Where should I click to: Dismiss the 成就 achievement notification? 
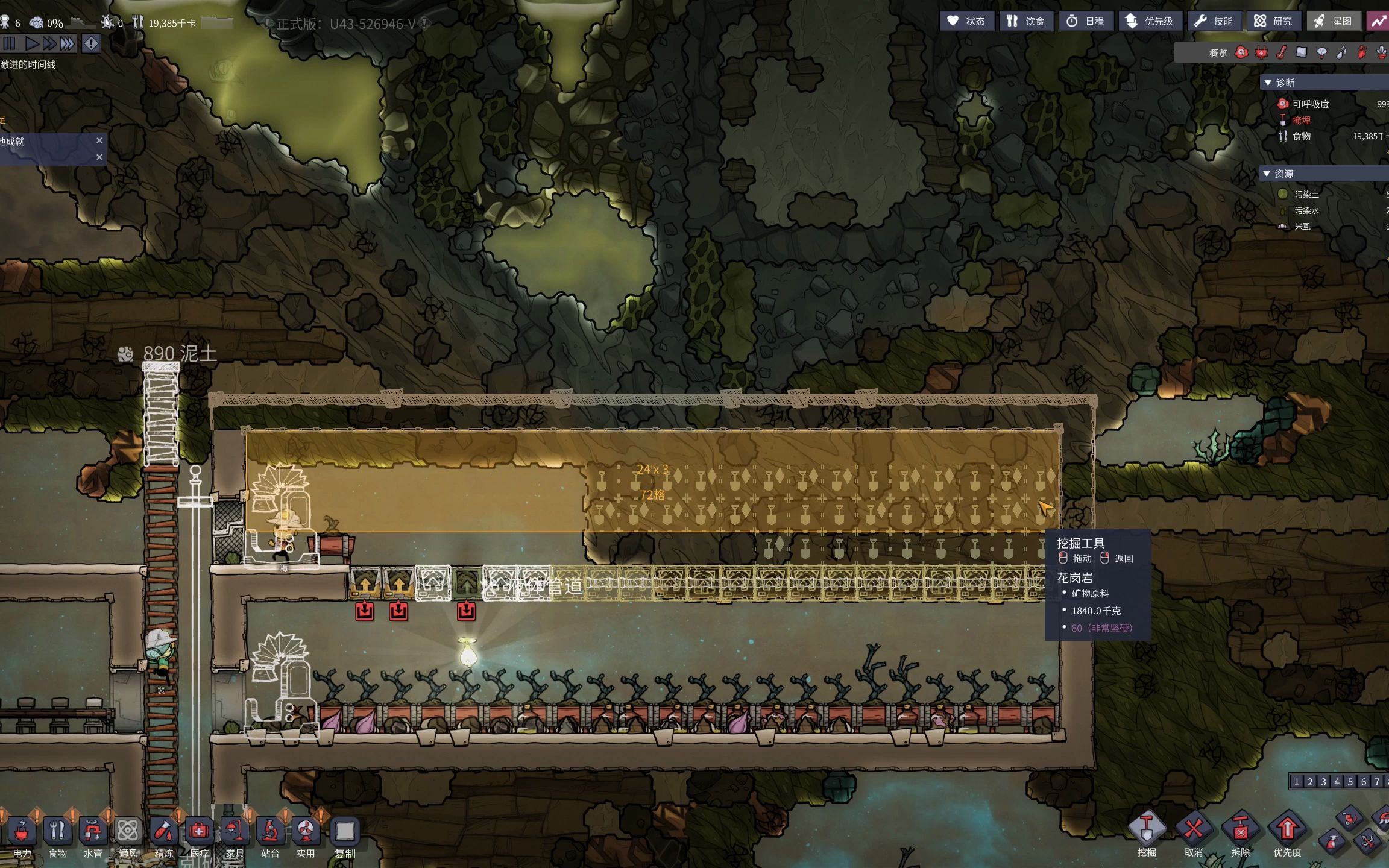(x=99, y=140)
